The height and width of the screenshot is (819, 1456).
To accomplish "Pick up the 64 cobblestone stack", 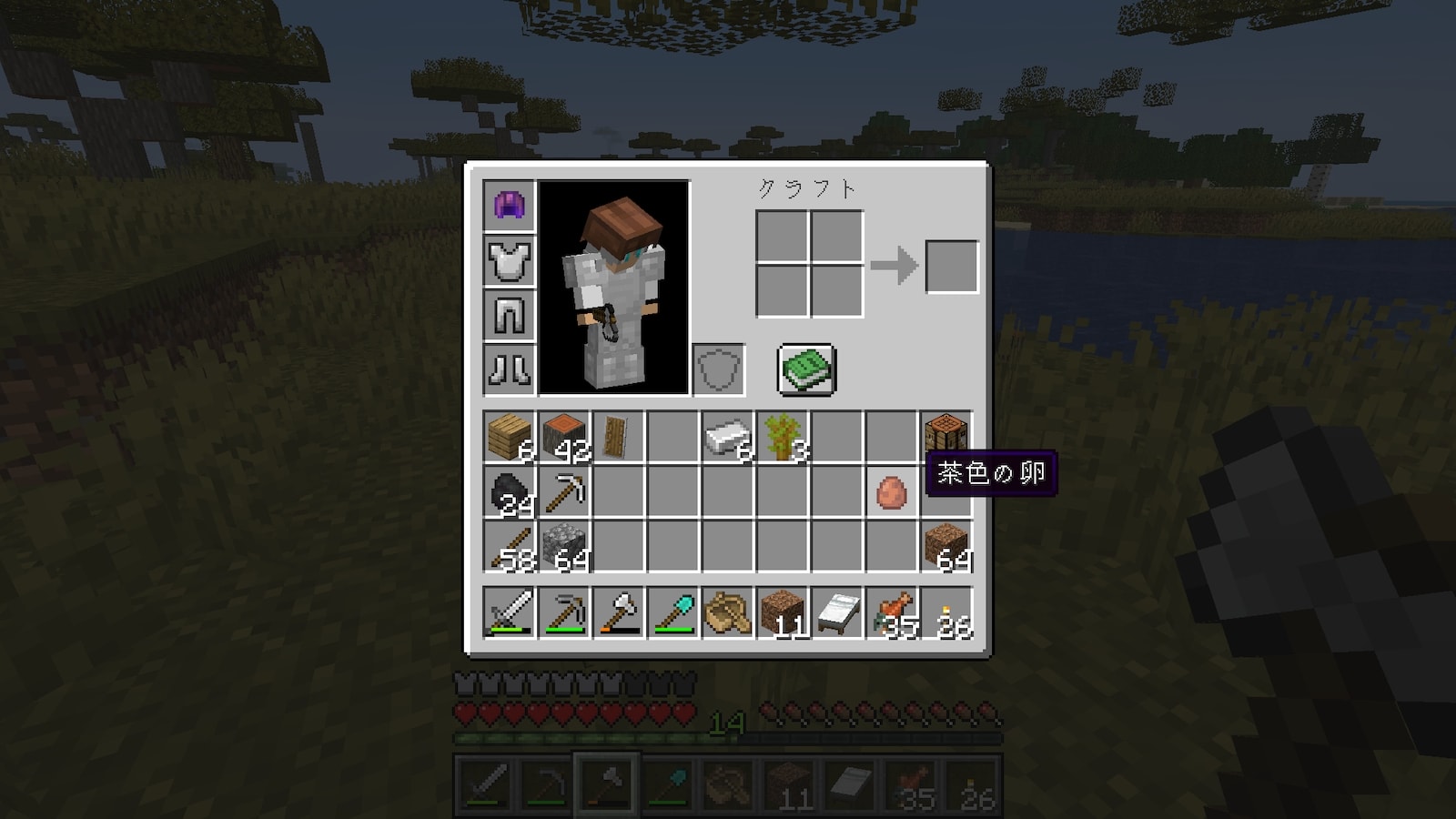I will (564, 547).
